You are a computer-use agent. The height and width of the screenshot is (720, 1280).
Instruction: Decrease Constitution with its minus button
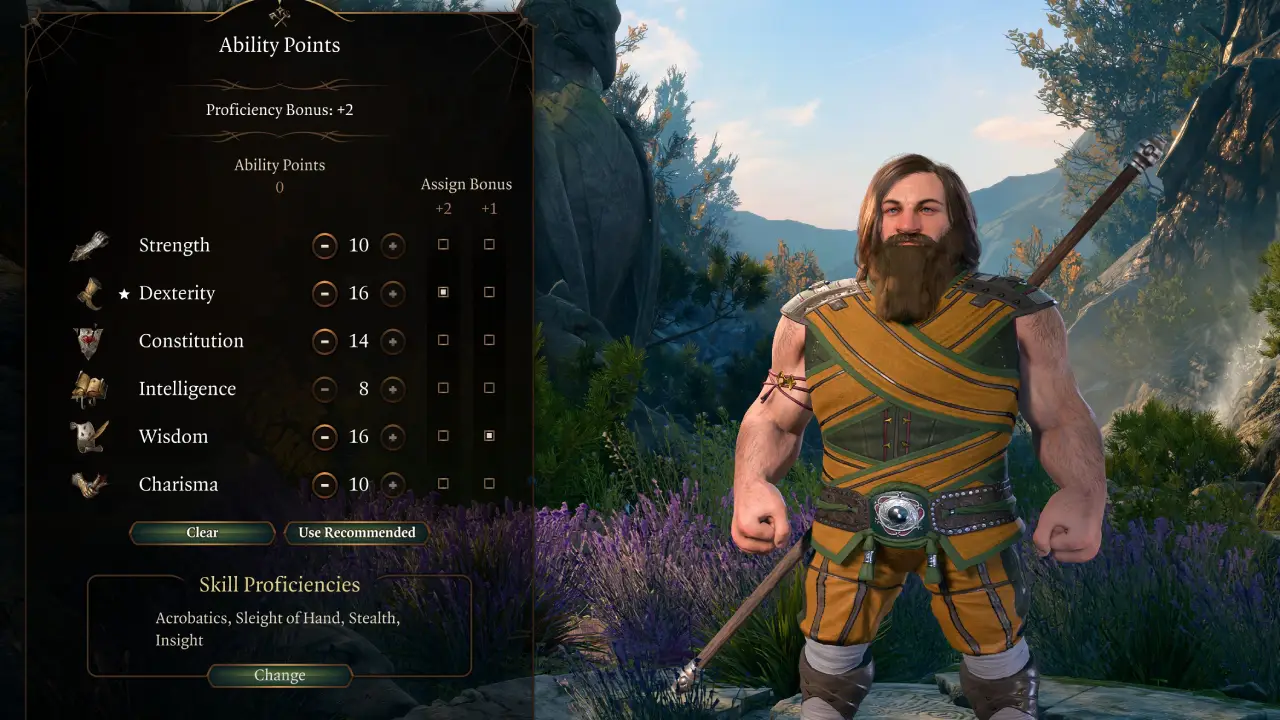[325, 341]
